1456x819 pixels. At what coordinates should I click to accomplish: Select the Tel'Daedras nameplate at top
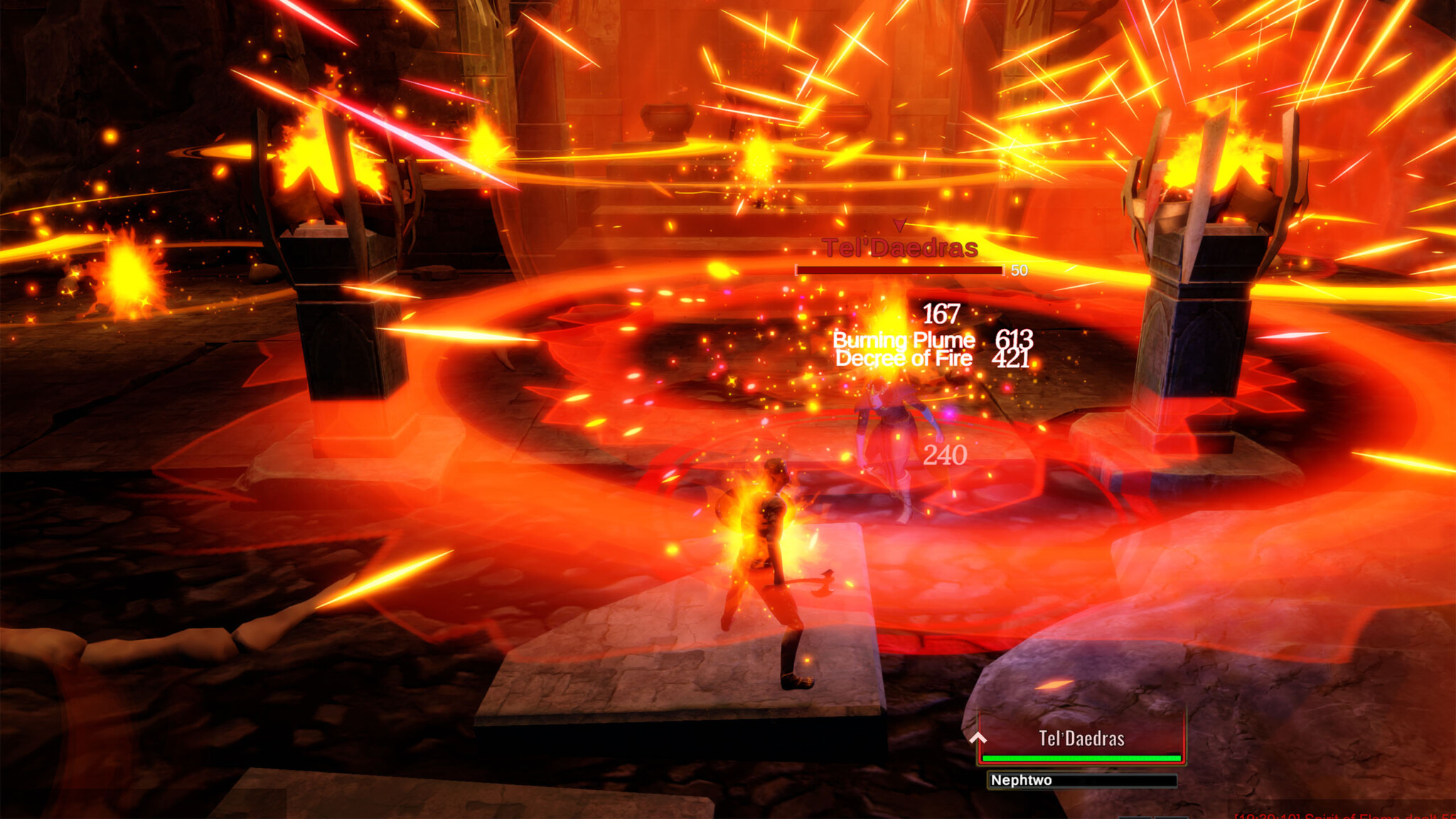pyautogui.click(x=899, y=249)
